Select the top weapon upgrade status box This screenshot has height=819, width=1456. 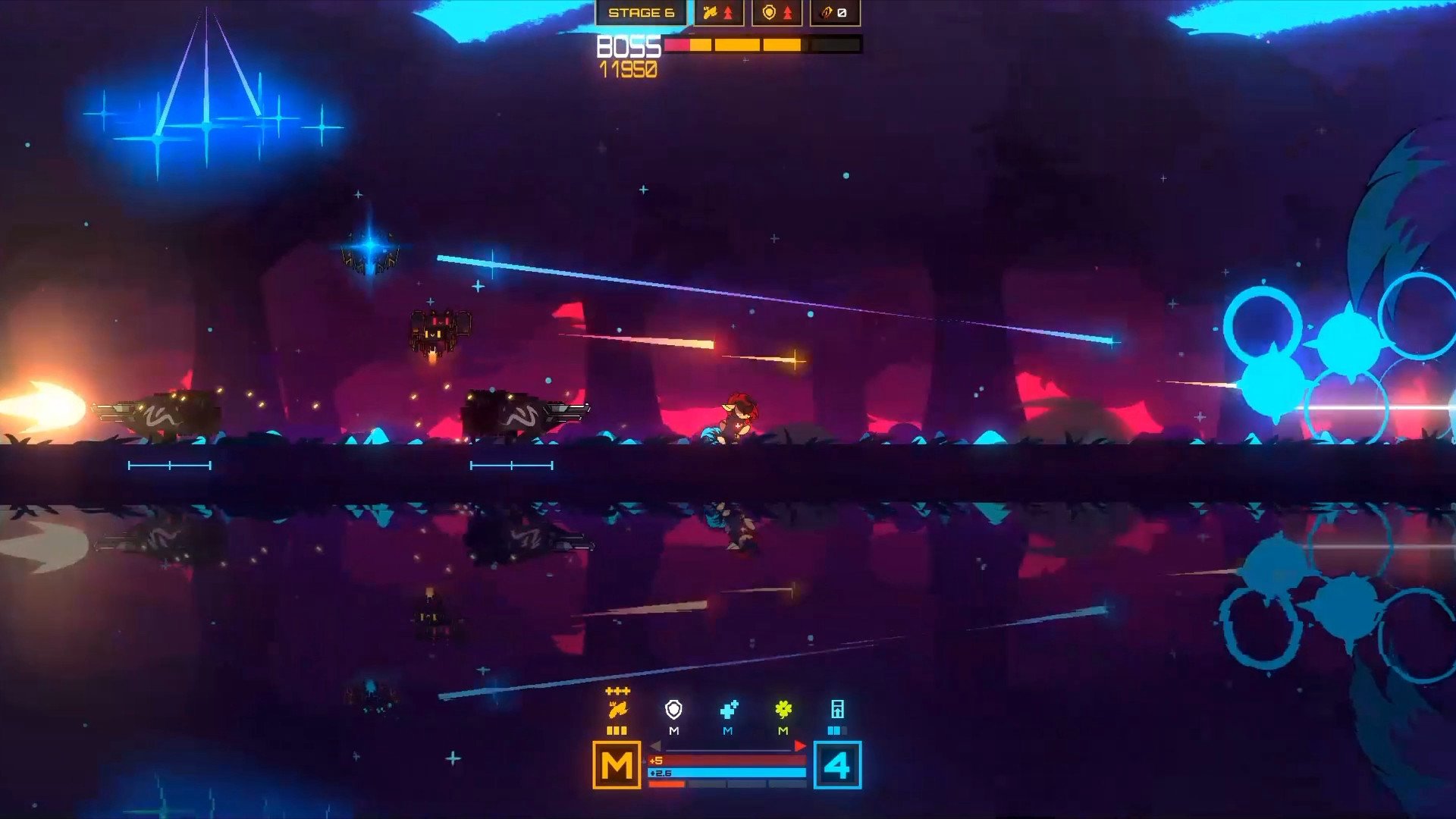(718, 13)
